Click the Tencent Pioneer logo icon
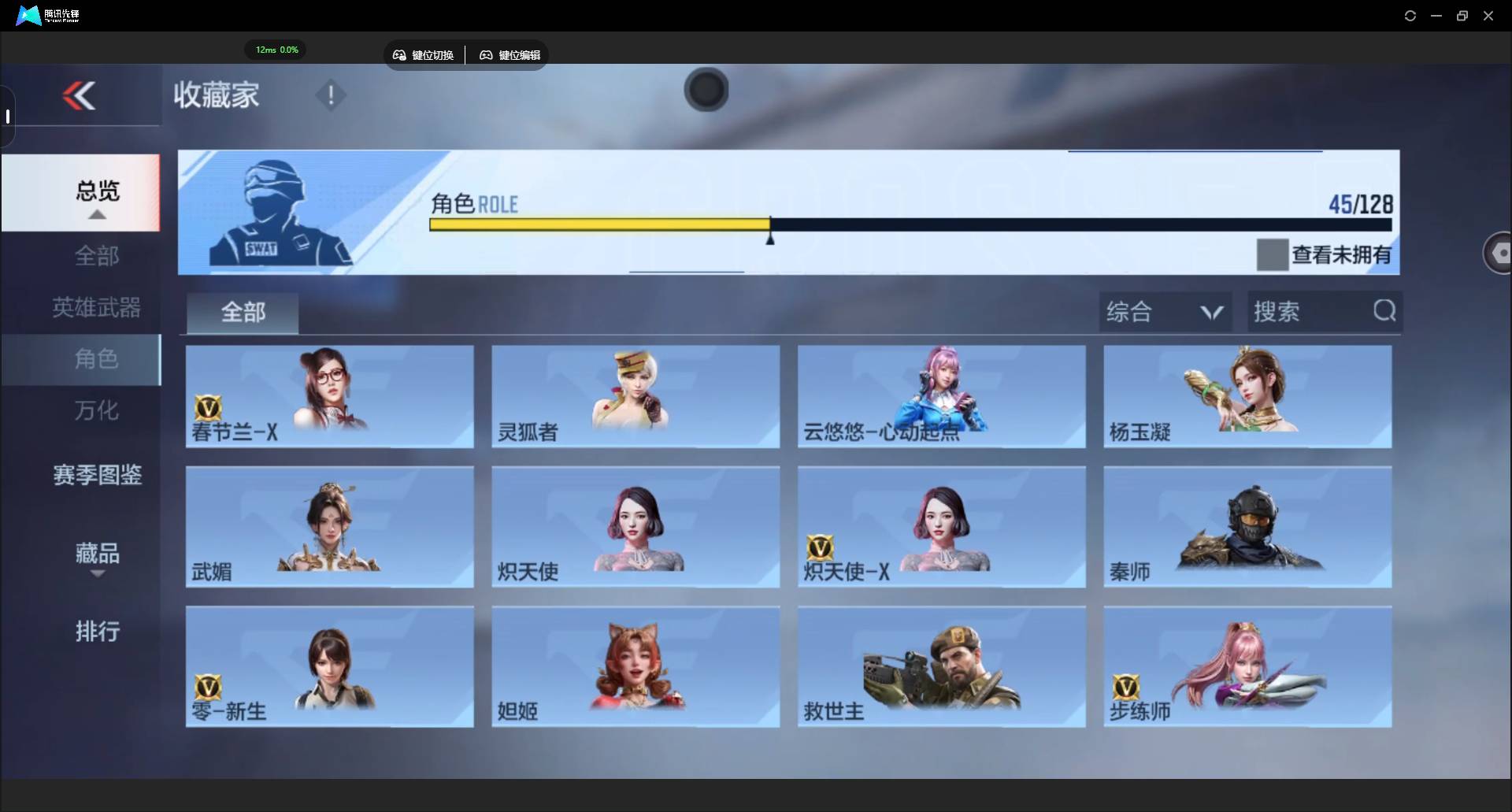Screen dimensions: 1512x812 pos(28,15)
